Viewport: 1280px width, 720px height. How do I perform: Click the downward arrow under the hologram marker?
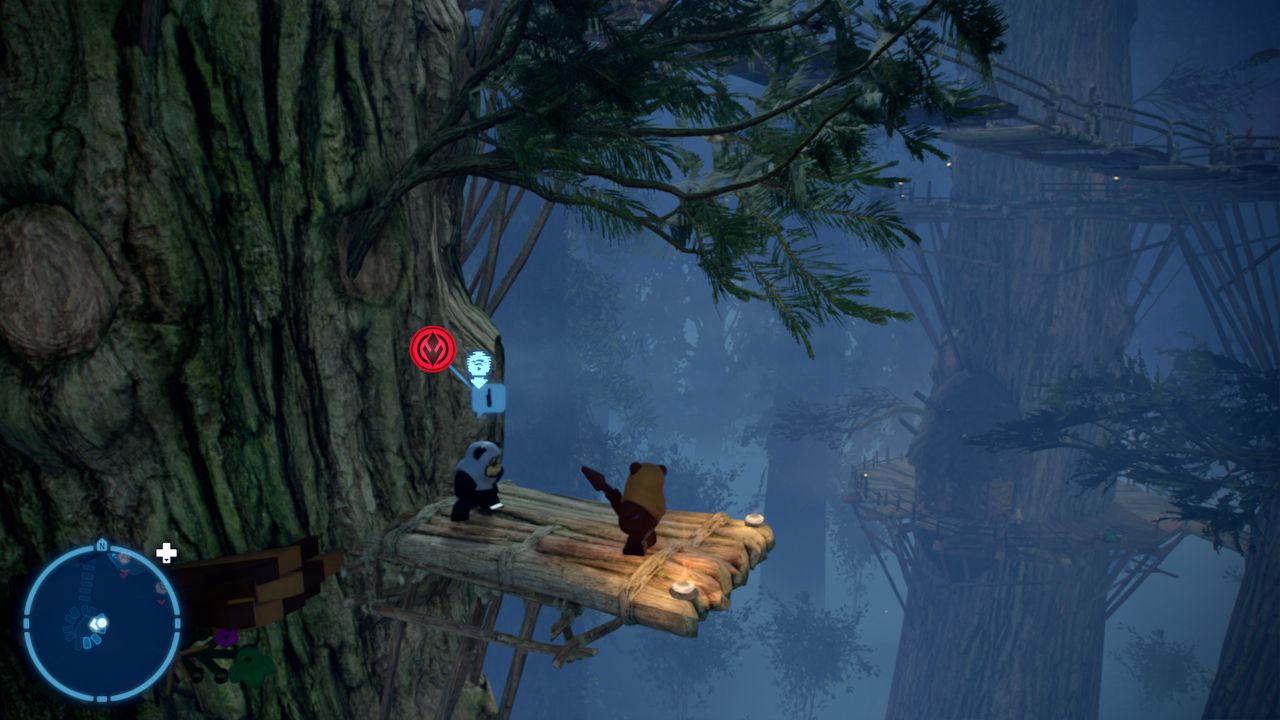click(x=477, y=382)
